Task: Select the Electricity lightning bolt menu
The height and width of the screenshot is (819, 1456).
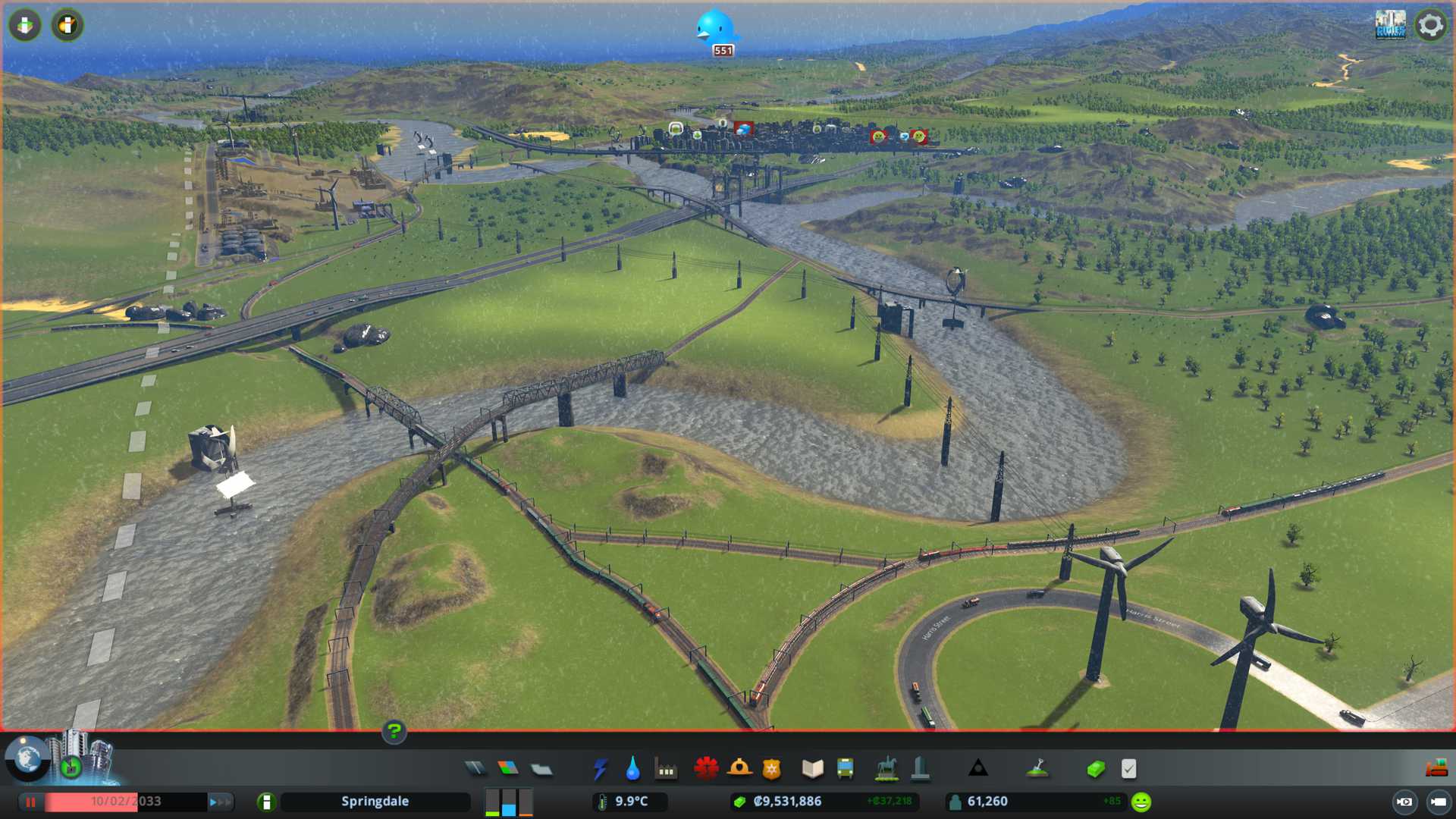Action: click(x=600, y=769)
